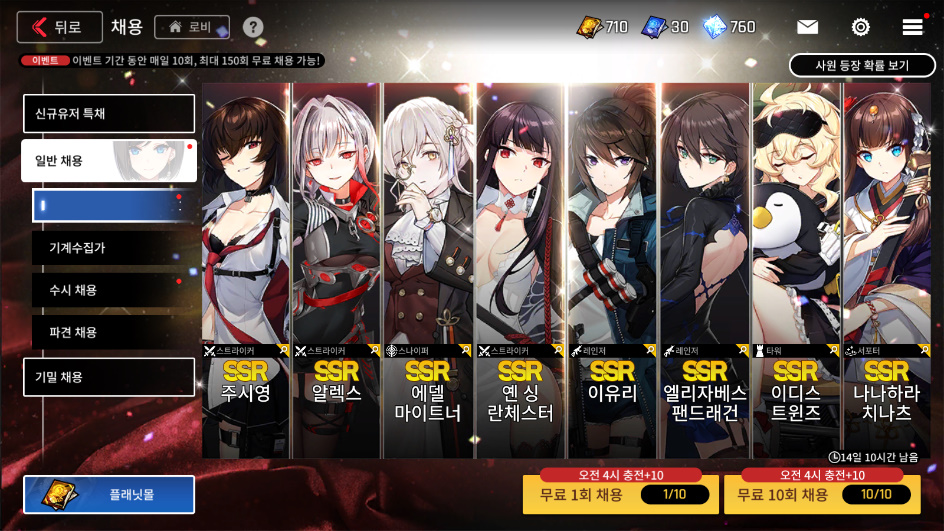Choose the 기계수집가 sub-tab

click(113, 248)
